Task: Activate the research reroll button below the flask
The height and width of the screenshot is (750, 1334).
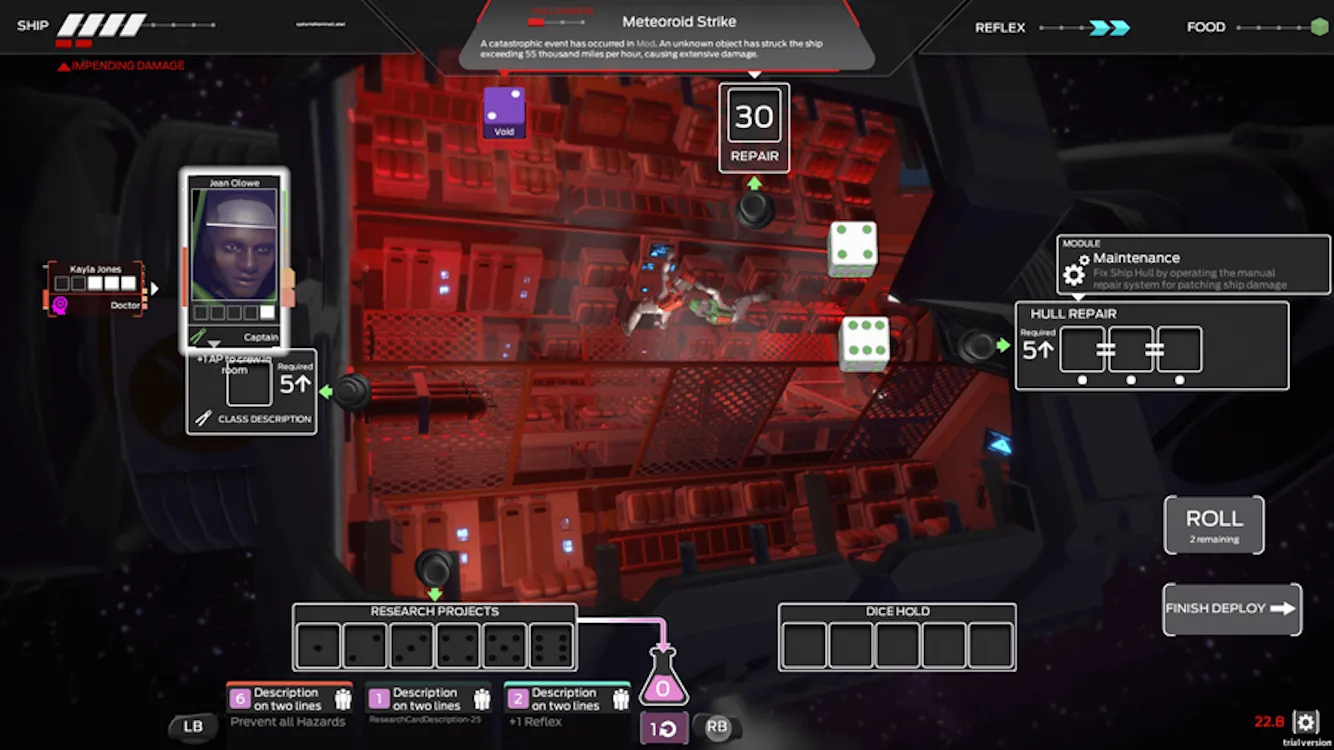Action: point(662,729)
